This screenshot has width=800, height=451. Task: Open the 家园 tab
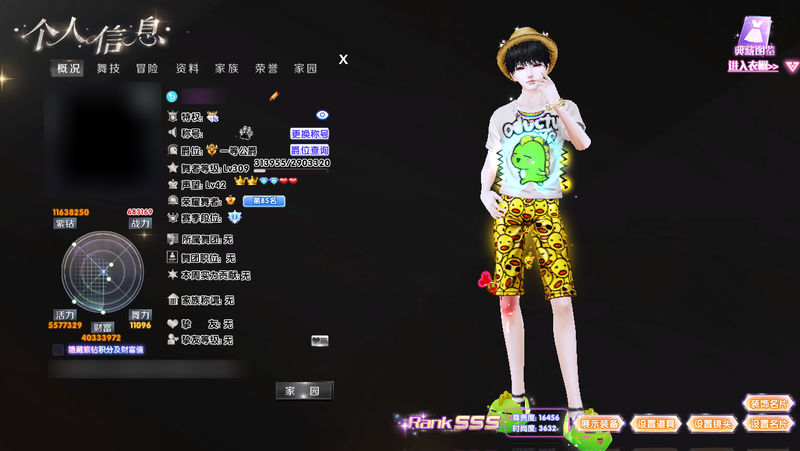click(305, 69)
